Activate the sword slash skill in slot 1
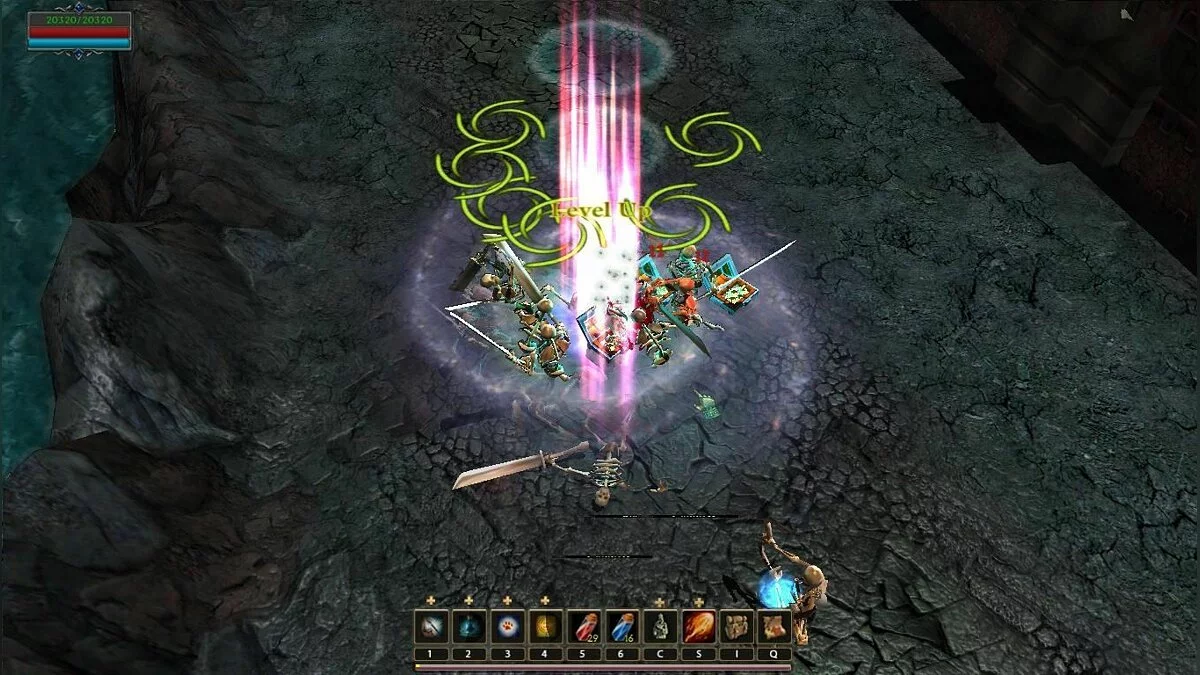 tap(431, 627)
